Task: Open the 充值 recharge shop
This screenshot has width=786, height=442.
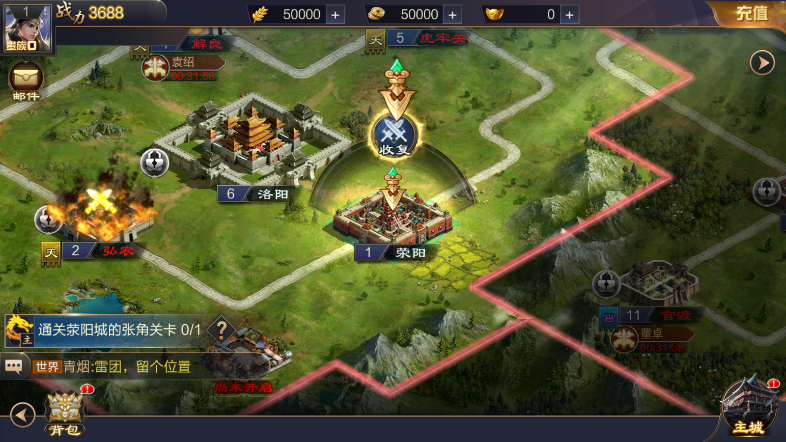Action: pyautogui.click(x=751, y=13)
